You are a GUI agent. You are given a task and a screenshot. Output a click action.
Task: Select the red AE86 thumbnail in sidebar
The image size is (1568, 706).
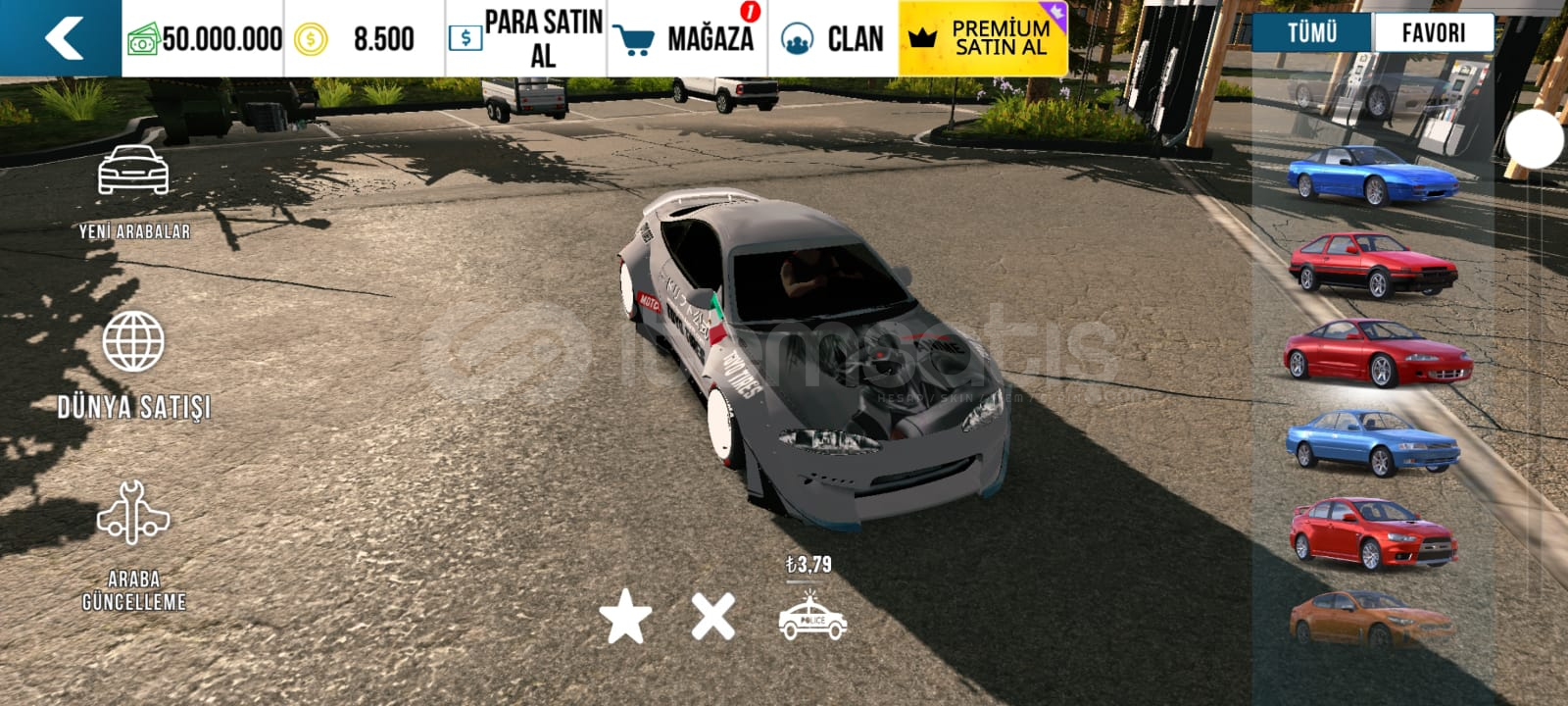coord(1374,265)
